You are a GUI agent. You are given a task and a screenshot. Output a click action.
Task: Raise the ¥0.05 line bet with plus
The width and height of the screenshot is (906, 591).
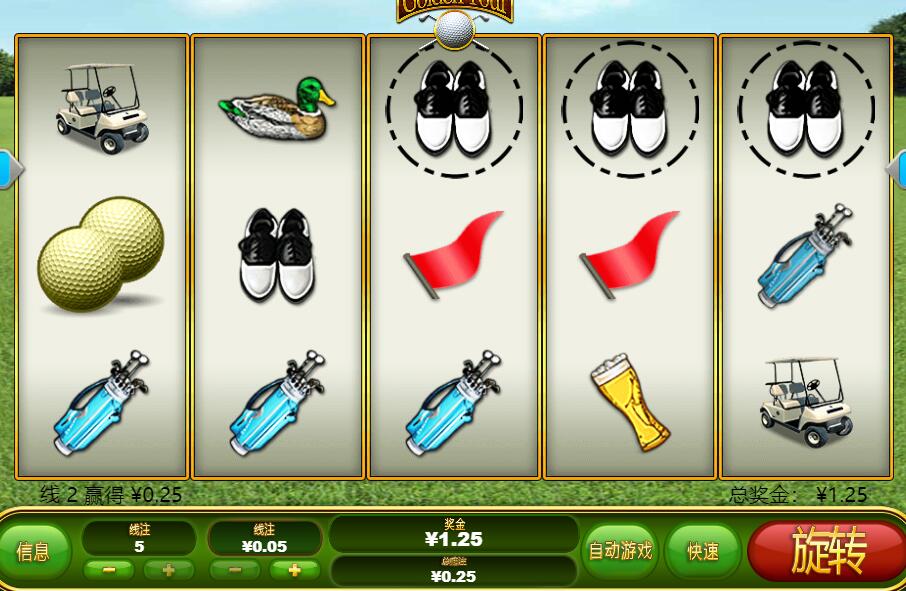tap(295, 570)
